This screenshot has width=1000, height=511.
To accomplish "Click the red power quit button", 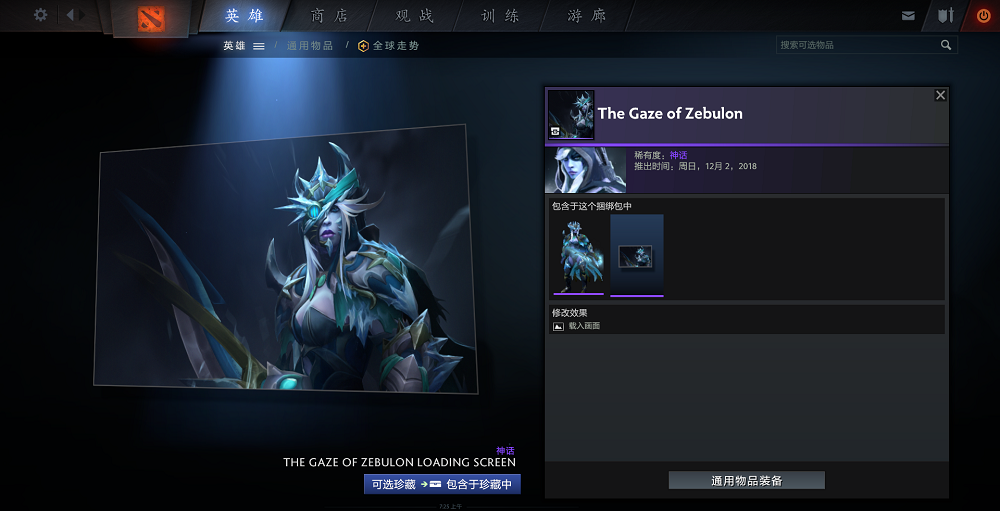I will 983,16.
